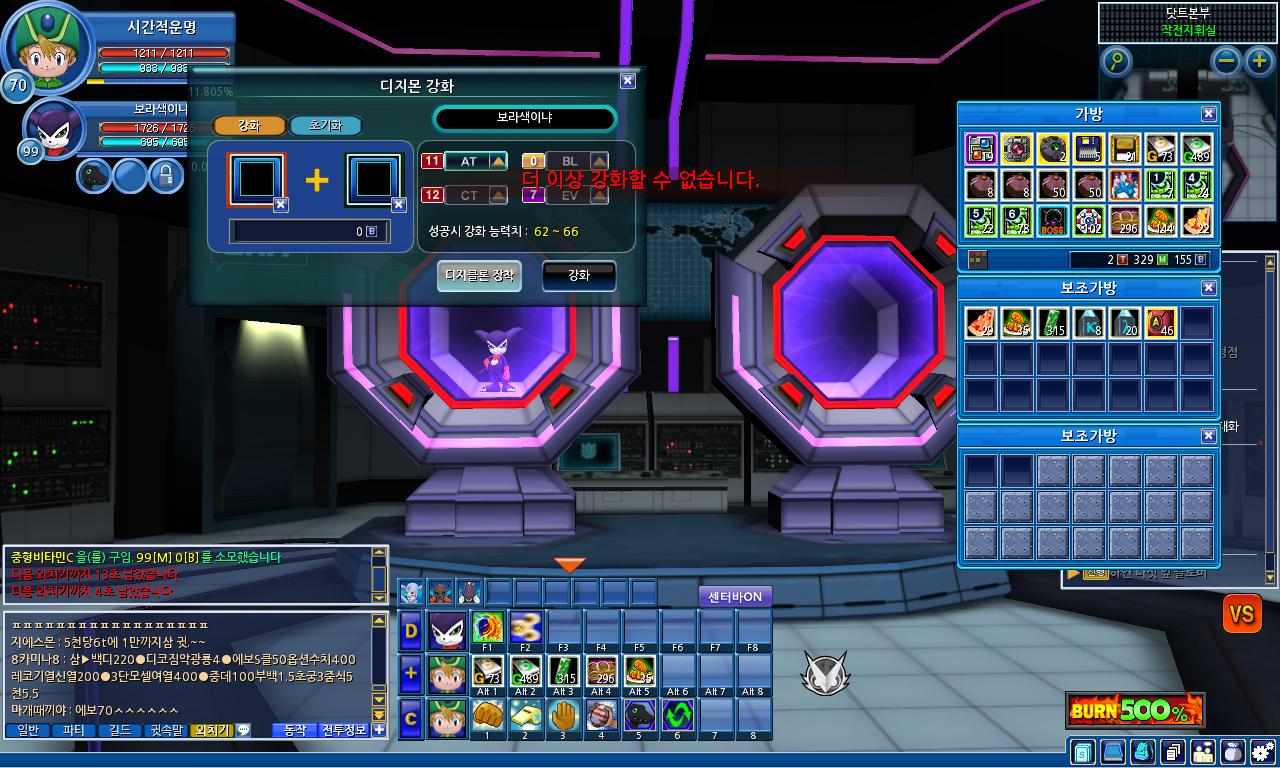Raise the AT stat with its arrow

tap(499, 161)
